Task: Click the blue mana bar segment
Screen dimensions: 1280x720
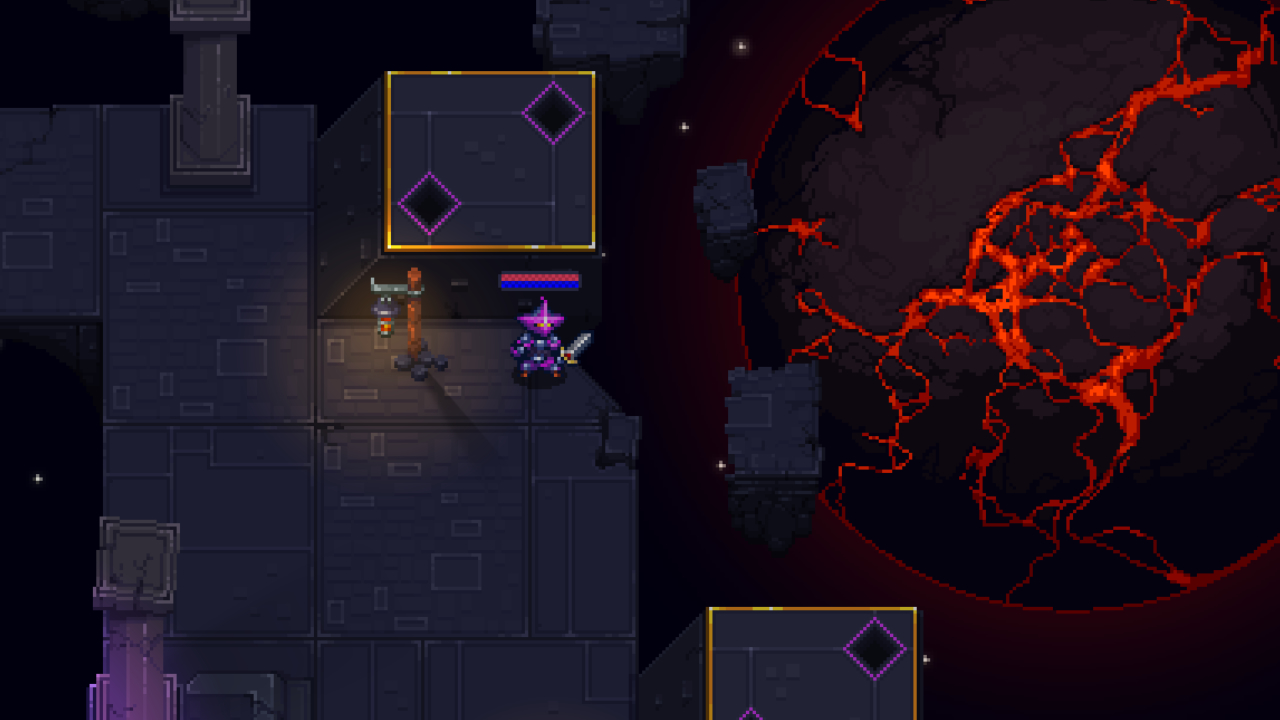Action: 540,284
